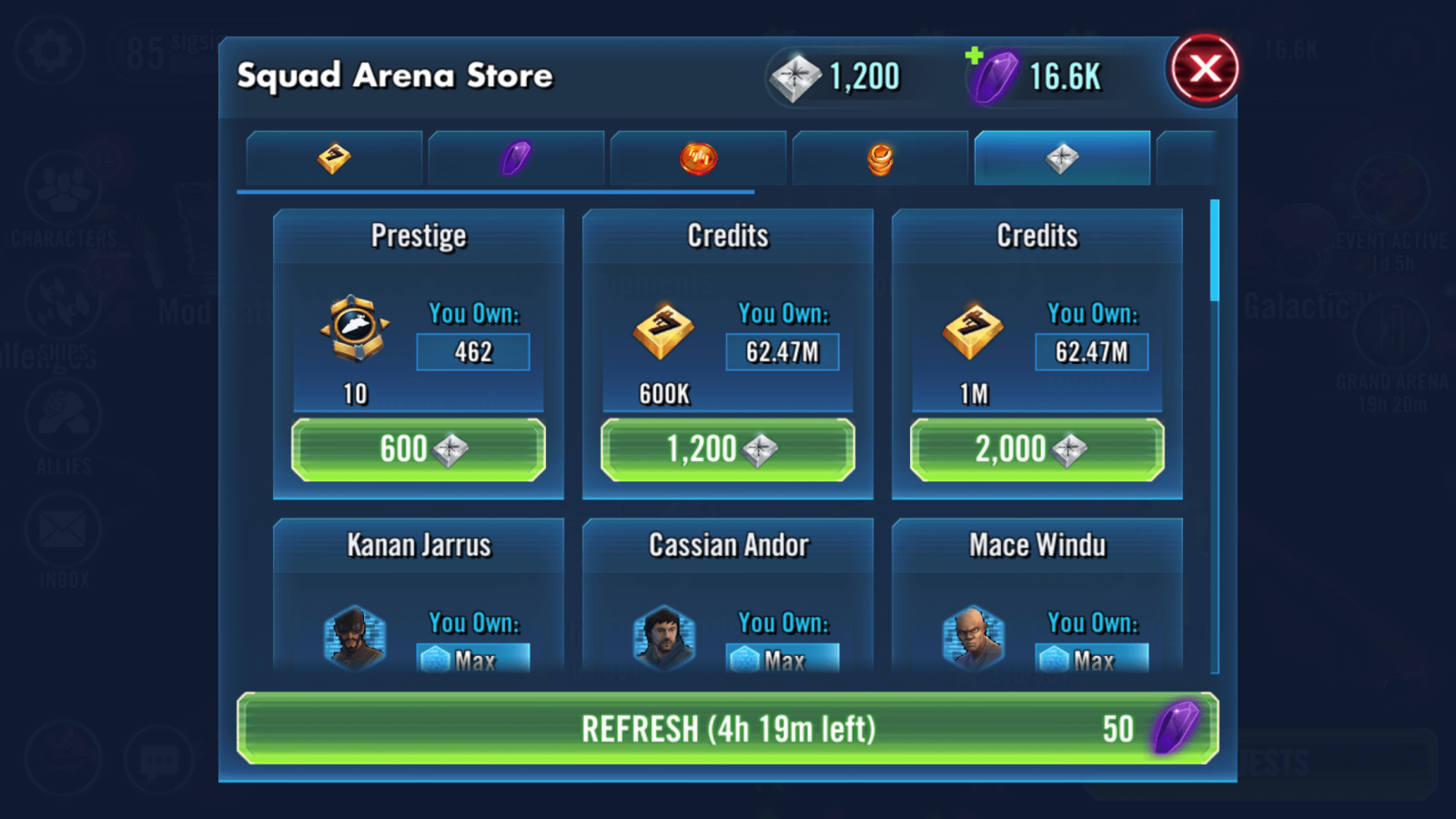Click the store's vertical scrollbar
This screenshot has width=1456, height=819.
[1215, 250]
